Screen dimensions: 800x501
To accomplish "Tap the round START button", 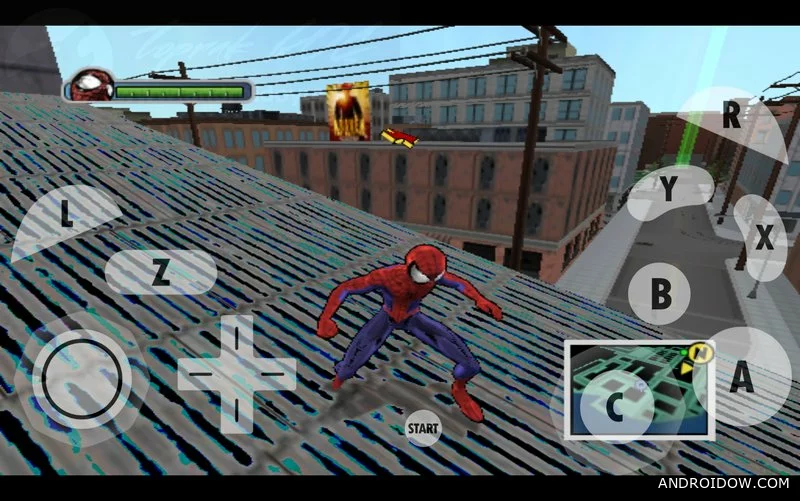I will click(423, 429).
